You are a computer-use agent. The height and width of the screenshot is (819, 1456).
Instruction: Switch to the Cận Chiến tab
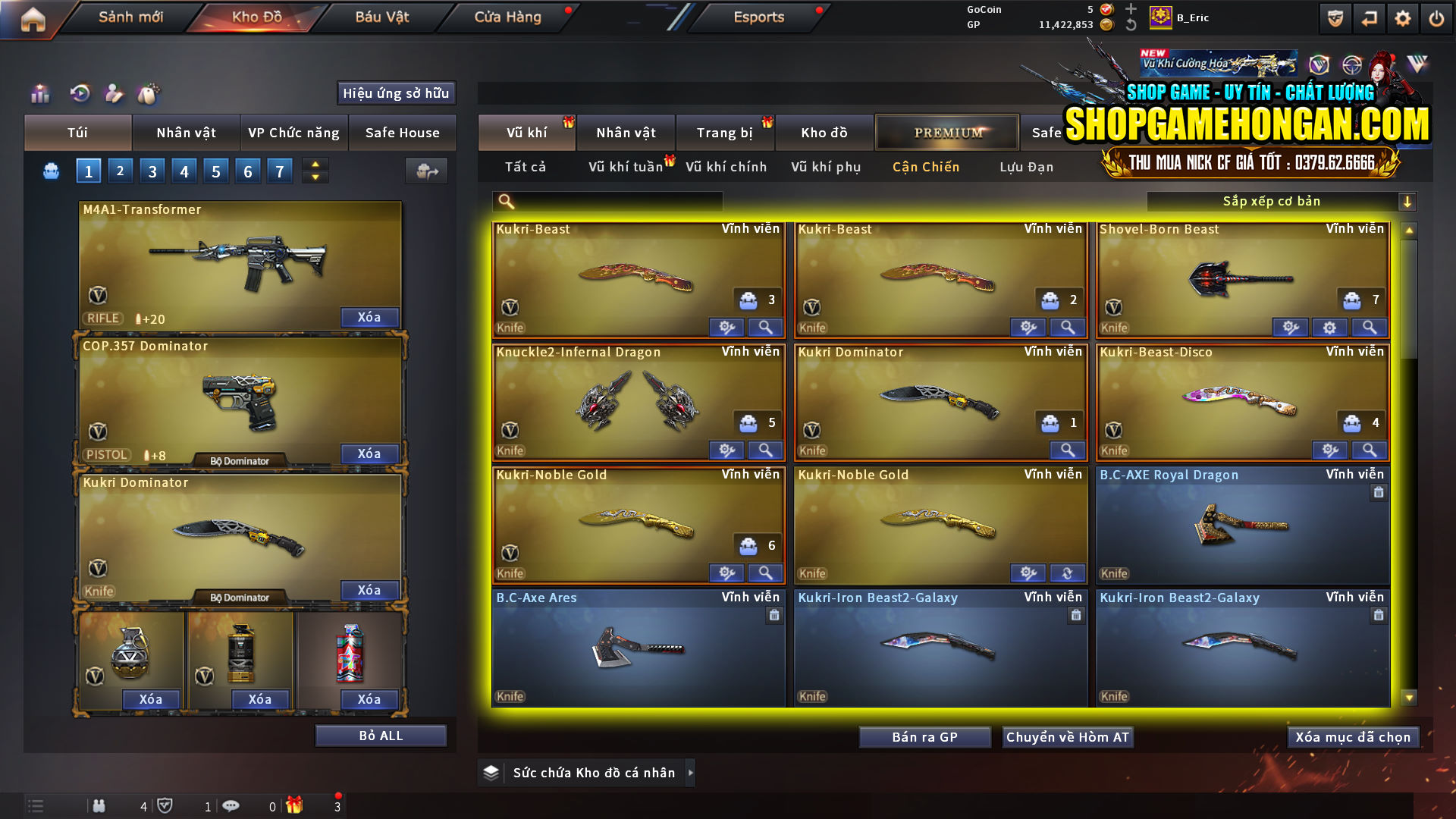pyautogui.click(x=925, y=167)
